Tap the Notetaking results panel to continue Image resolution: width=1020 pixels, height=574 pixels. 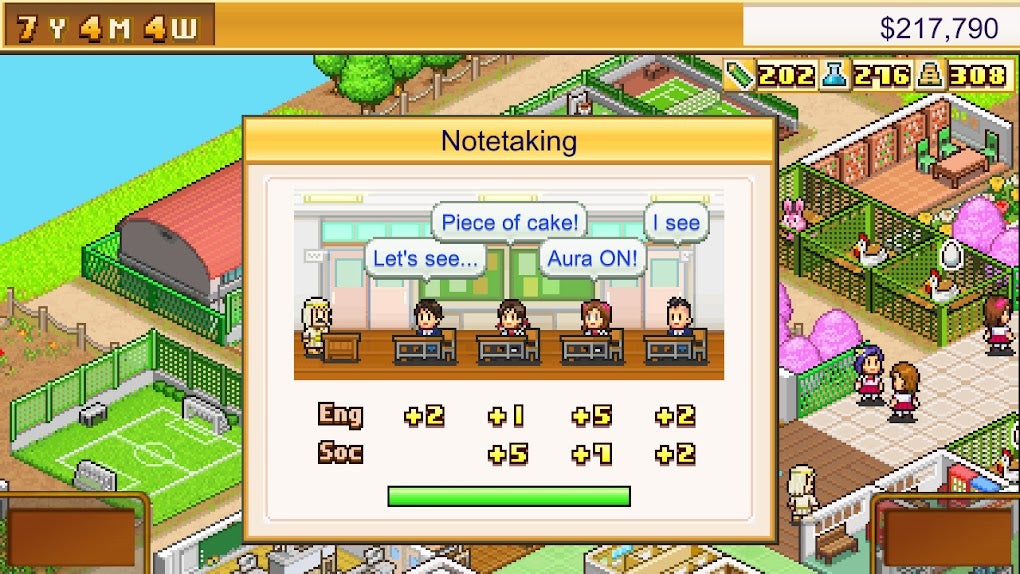[509, 330]
